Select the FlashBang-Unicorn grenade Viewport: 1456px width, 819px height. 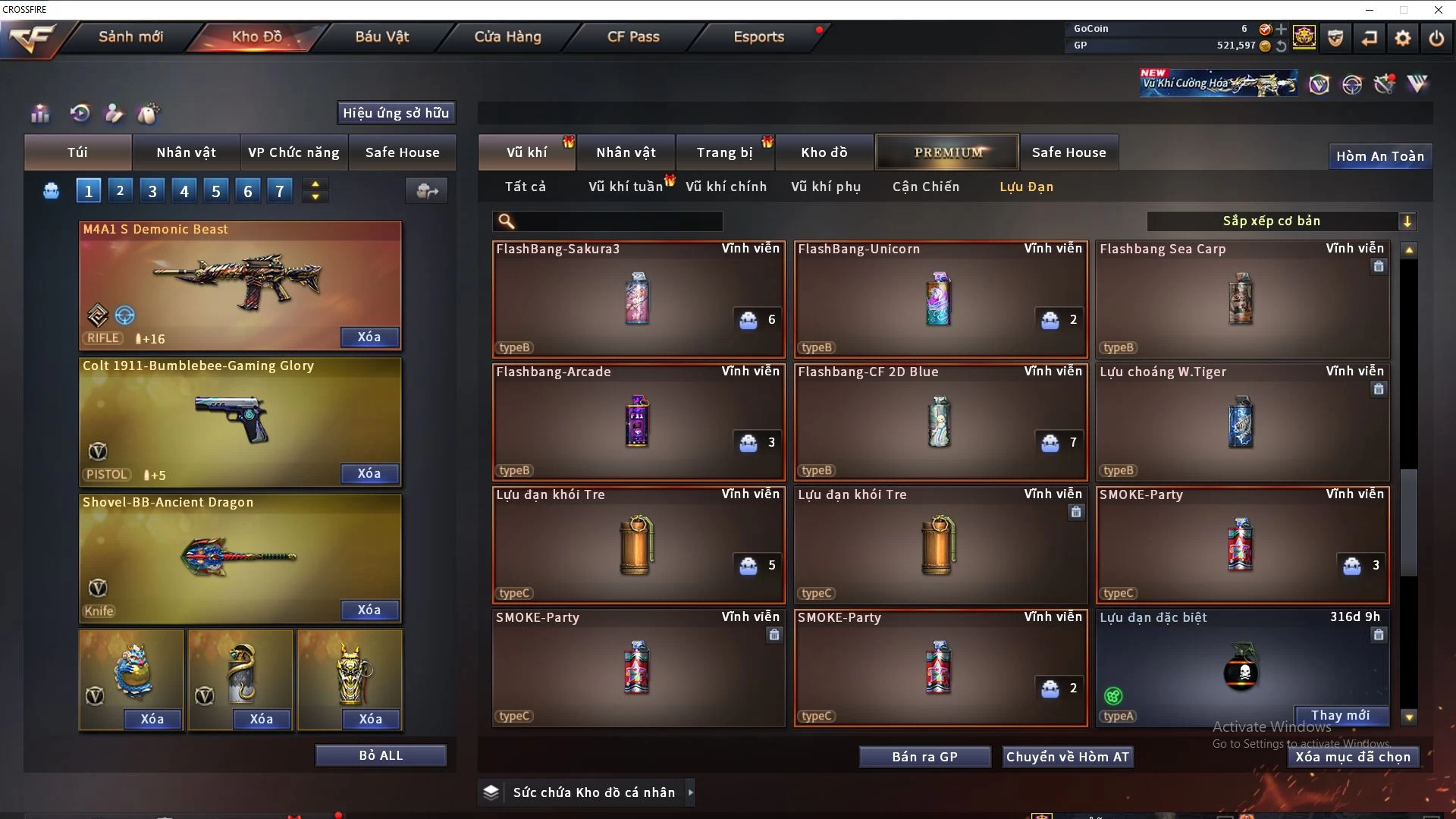pyautogui.click(x=940, y=299)
